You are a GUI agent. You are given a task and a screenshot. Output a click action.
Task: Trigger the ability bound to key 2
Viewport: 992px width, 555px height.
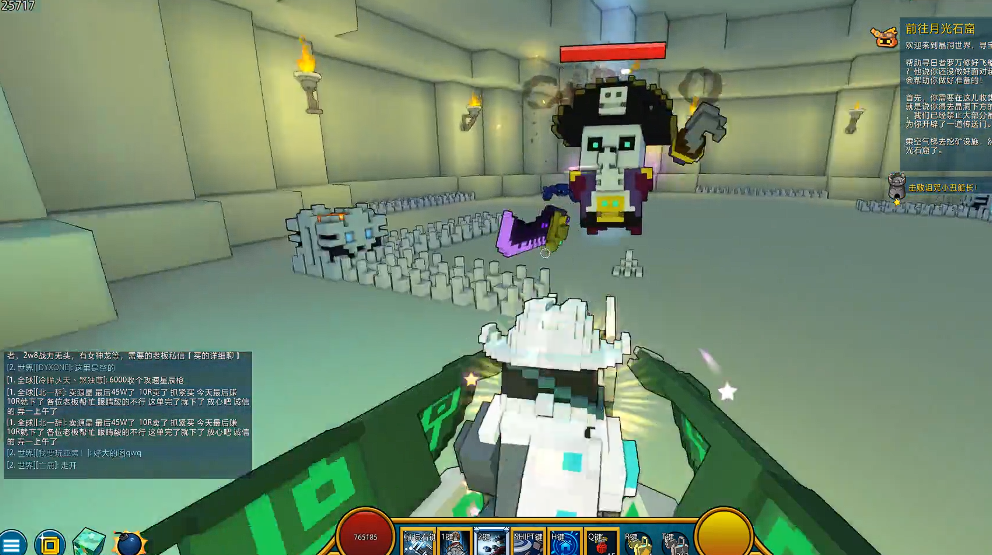[x=491, y=541]
